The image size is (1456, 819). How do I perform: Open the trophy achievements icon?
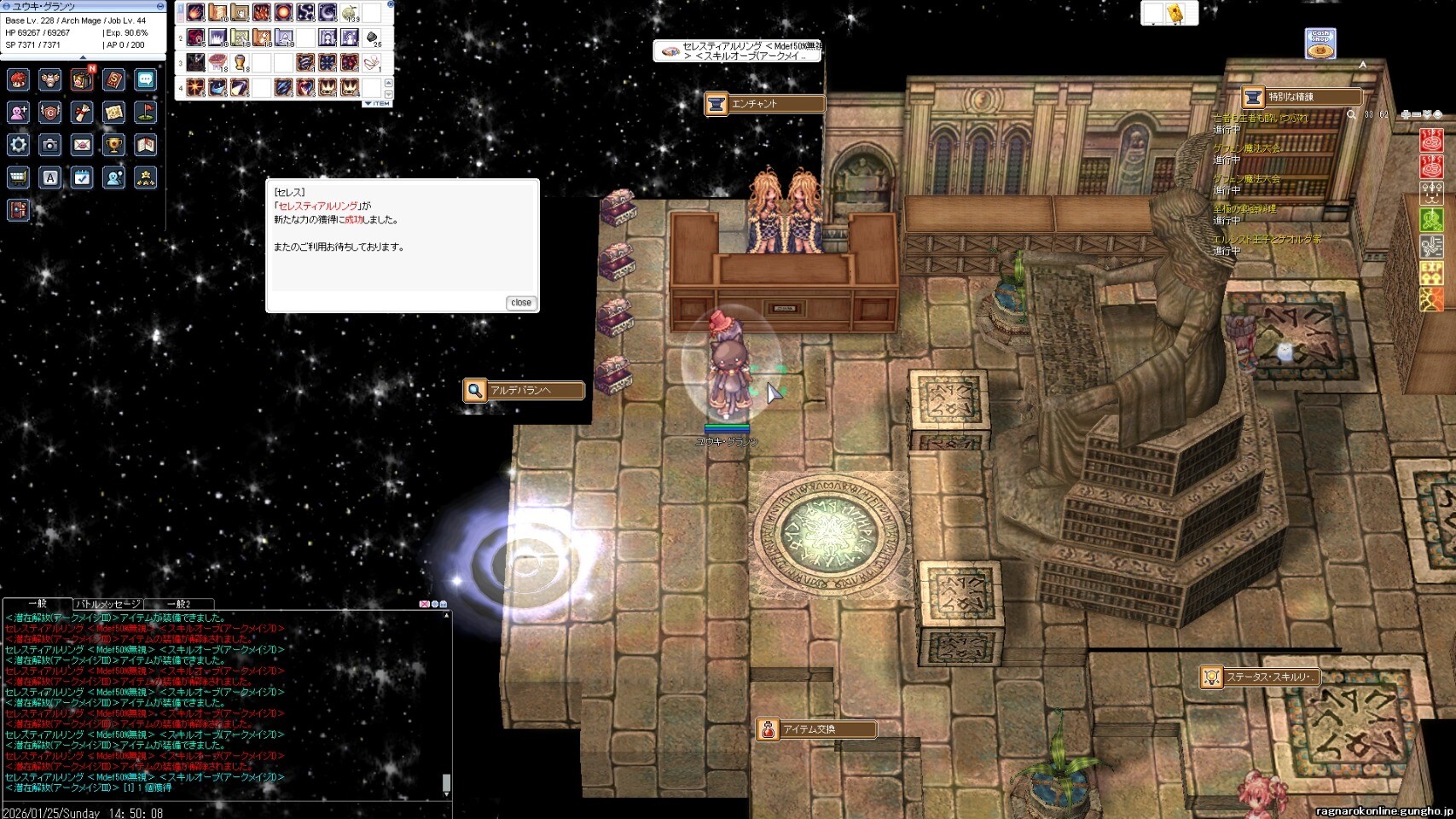point(113,144)
